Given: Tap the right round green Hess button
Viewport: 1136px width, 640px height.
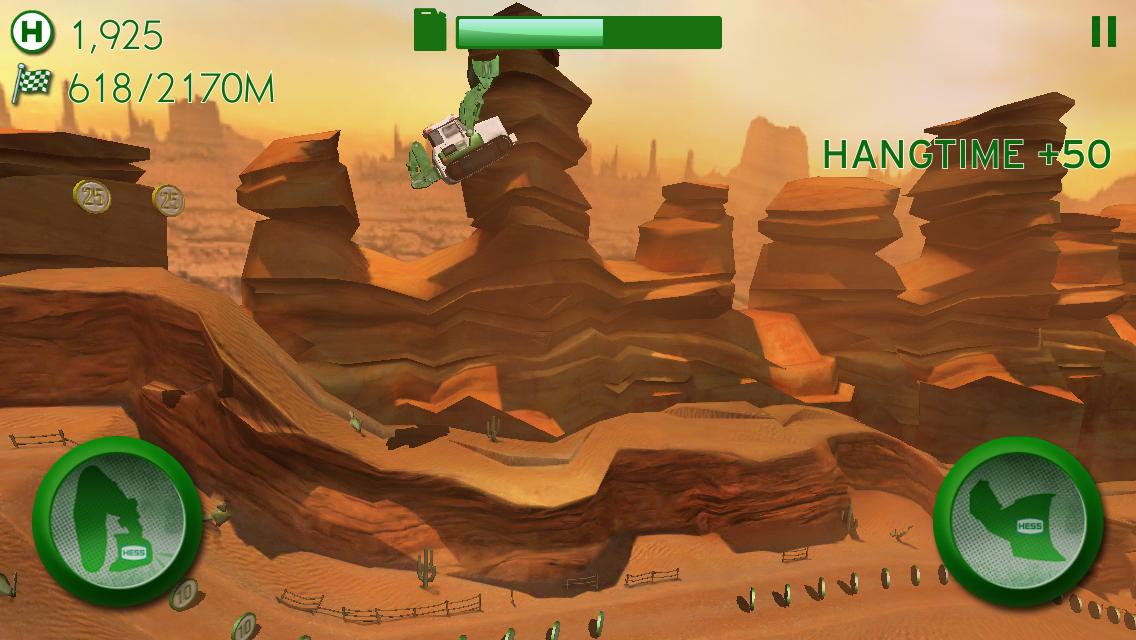Looking at the screenshot, I should coord(1018,519).
